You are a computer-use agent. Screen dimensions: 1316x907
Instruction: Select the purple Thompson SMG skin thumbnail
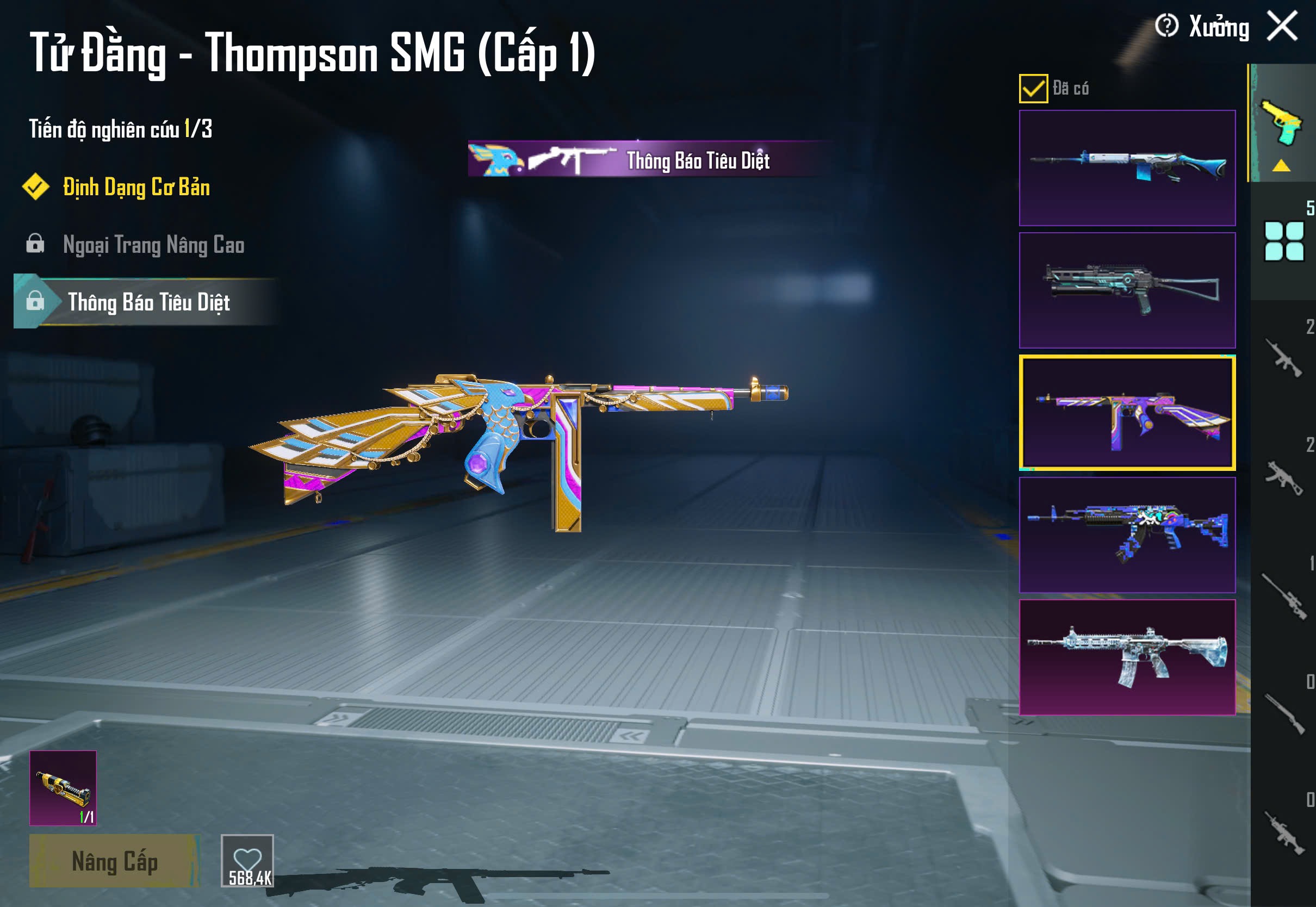point(1127,413)
